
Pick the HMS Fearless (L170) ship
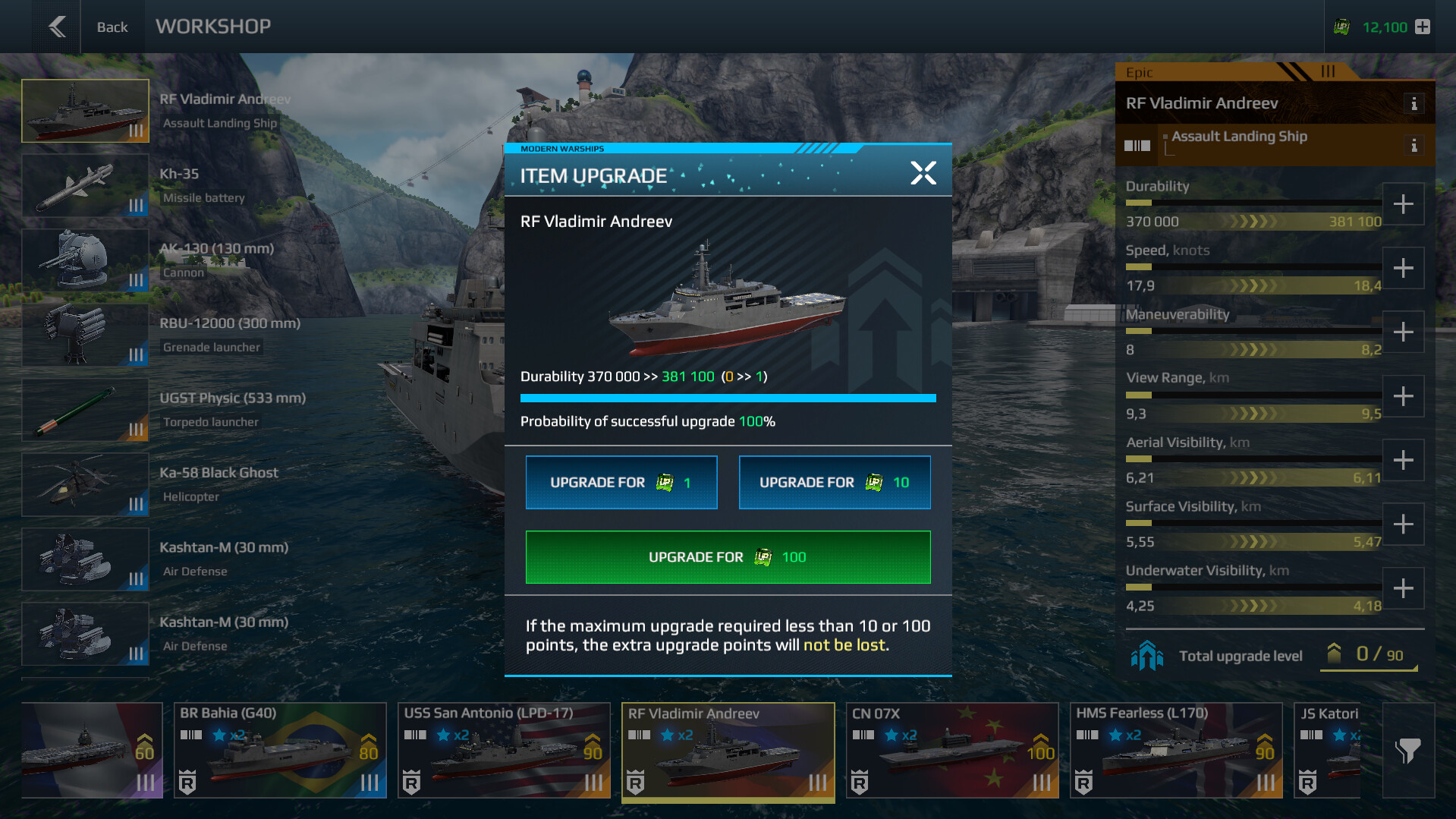[1175, 750]
